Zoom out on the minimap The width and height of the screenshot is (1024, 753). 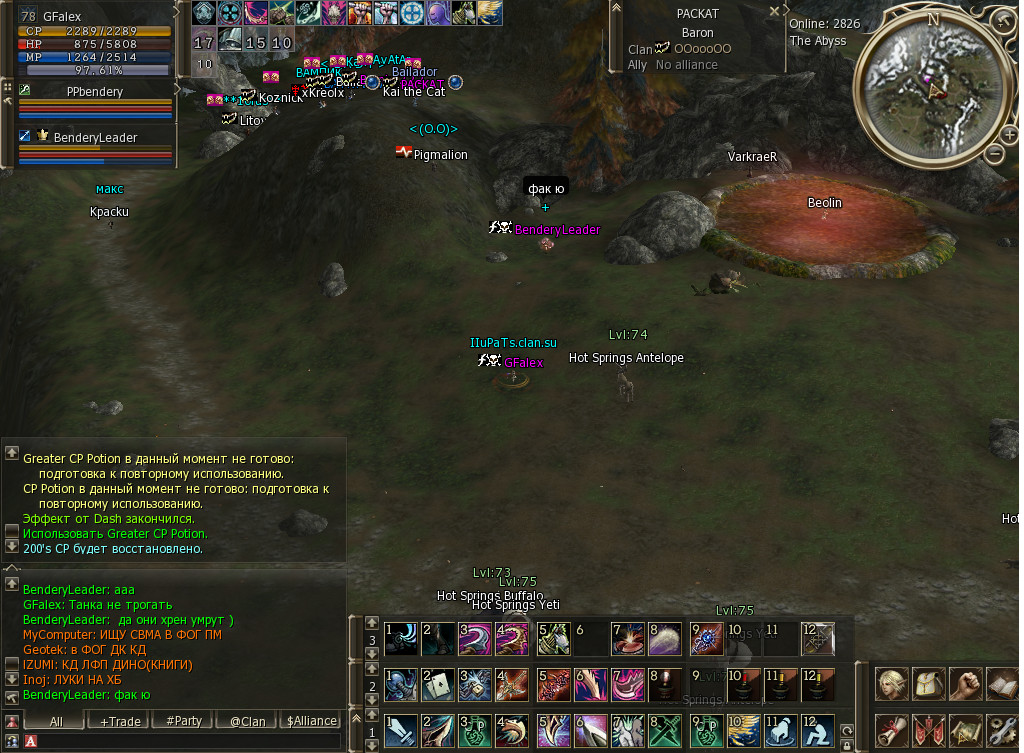tap(996, 152)
